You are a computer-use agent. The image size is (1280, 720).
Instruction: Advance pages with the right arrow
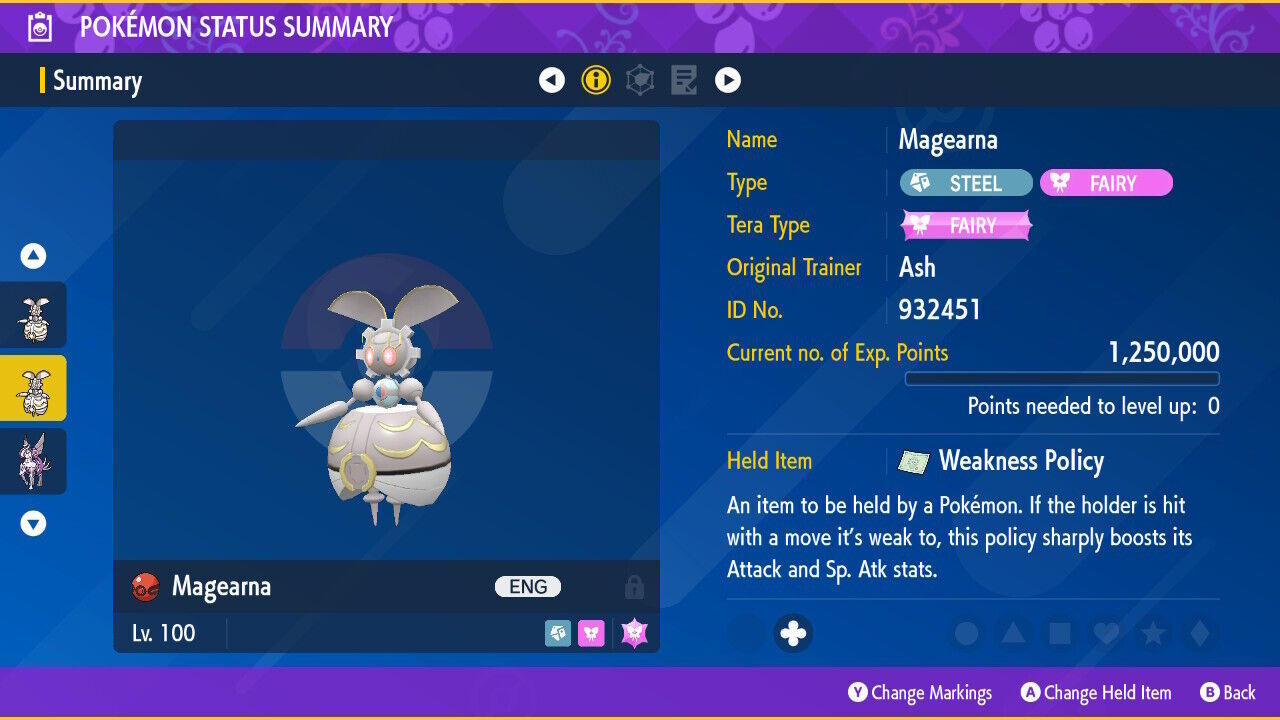pyautogui.click(x=727, y=79)
